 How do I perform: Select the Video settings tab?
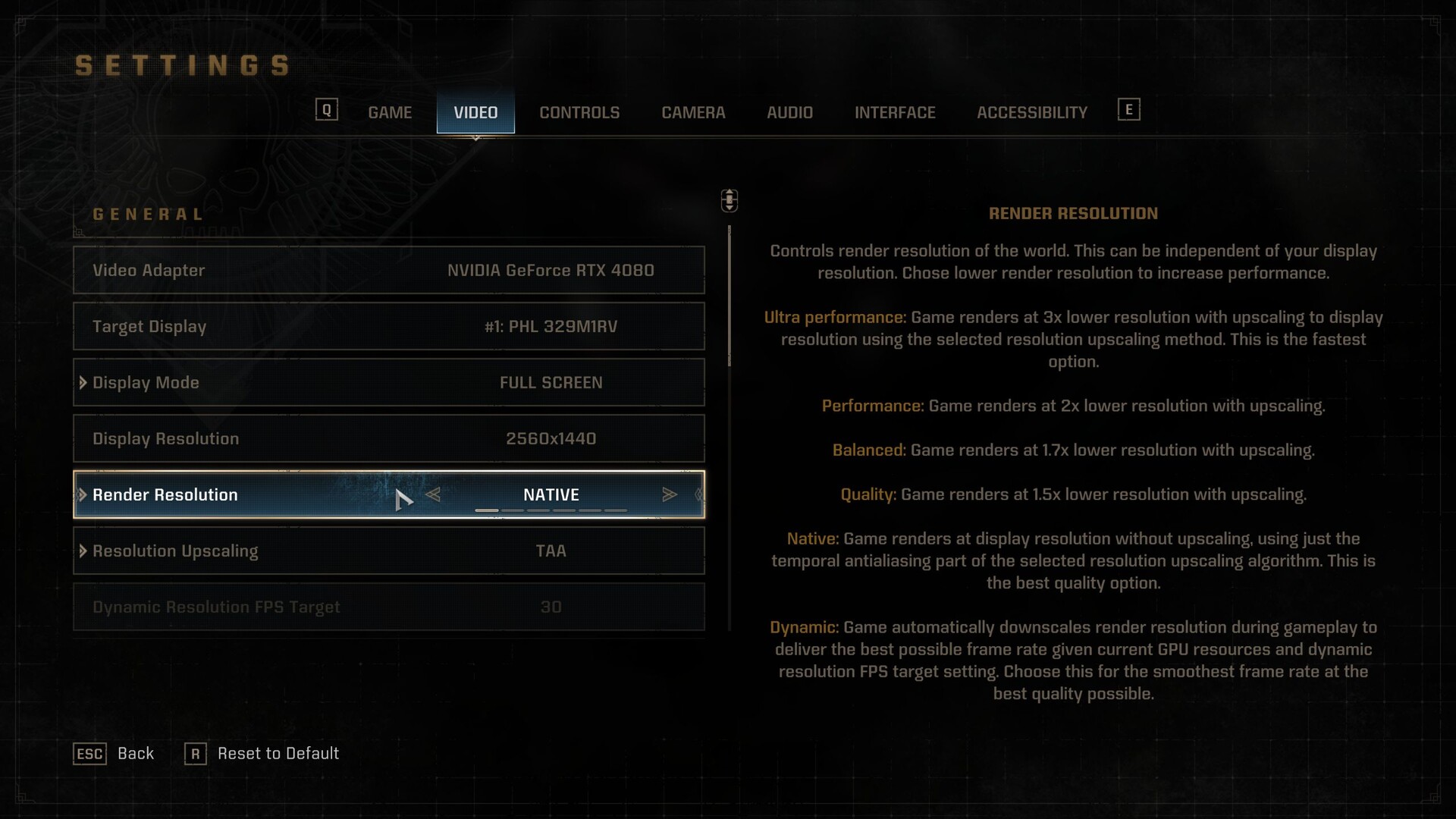click(475, 112)
